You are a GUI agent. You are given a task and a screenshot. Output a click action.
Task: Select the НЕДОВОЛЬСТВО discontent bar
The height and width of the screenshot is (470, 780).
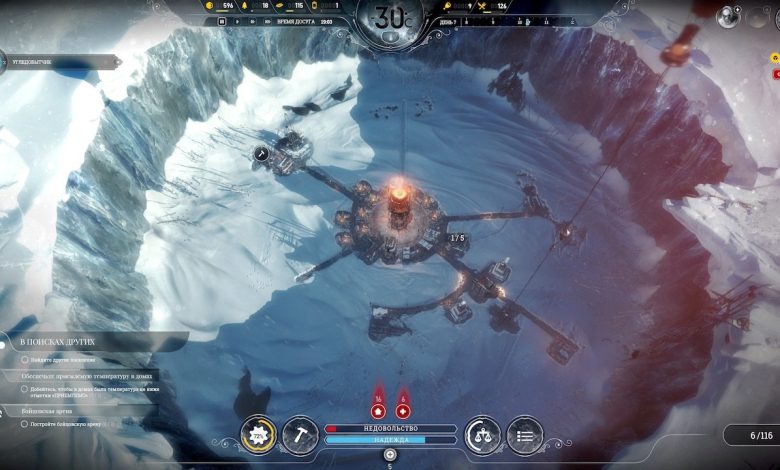click(x=390, y=428)
